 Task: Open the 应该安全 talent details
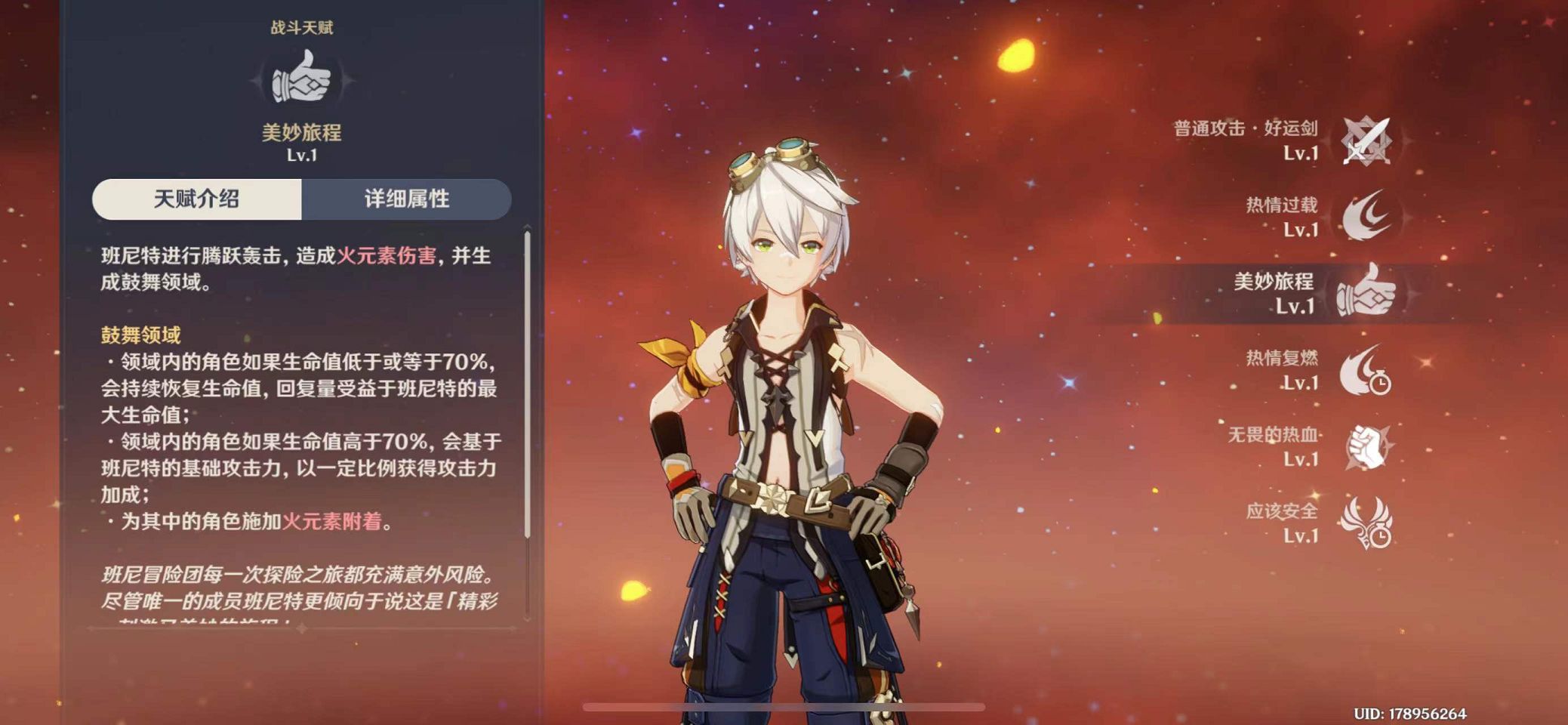[x=1366, y=523]
